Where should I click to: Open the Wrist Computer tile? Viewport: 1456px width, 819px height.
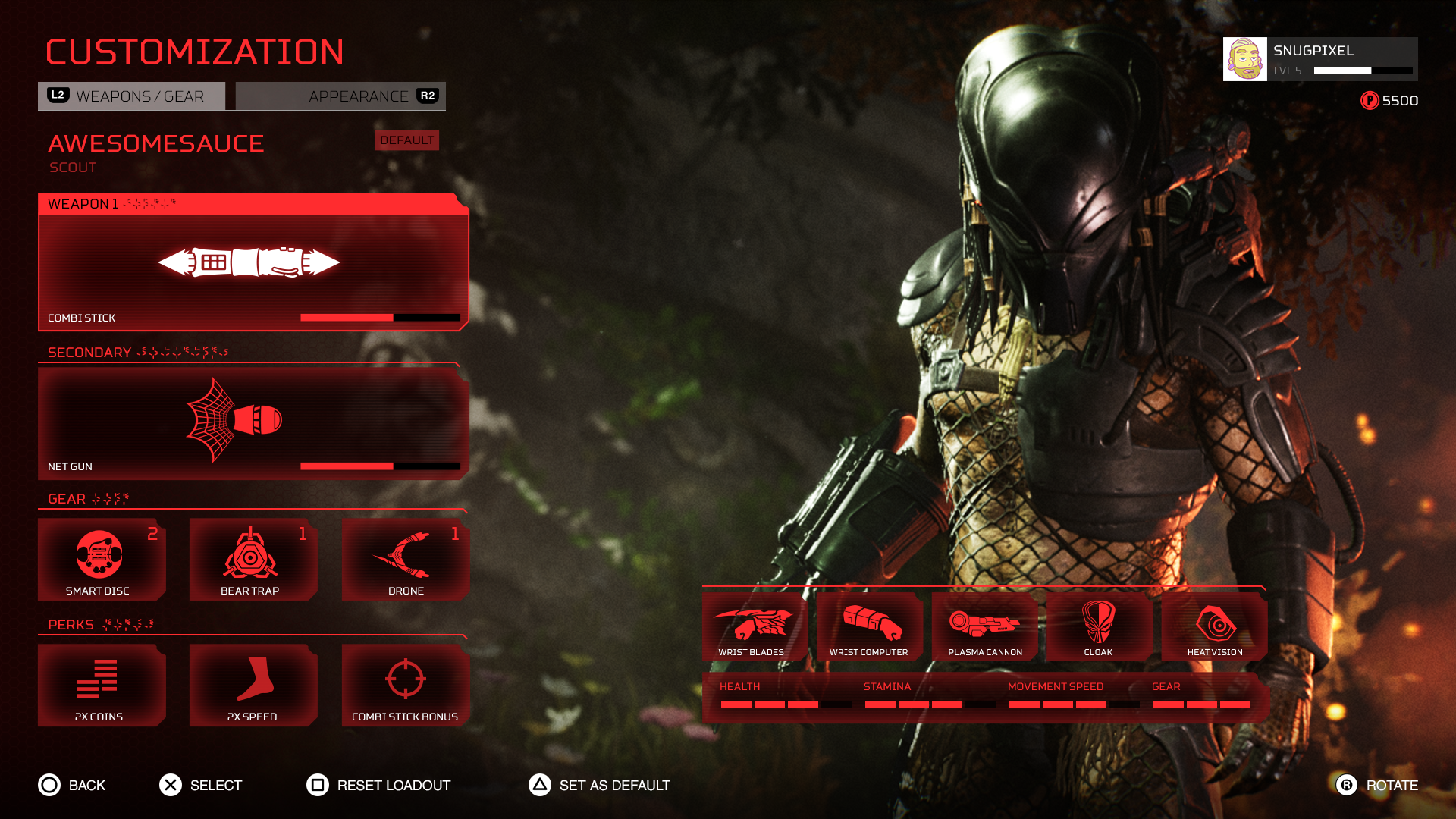869,627
